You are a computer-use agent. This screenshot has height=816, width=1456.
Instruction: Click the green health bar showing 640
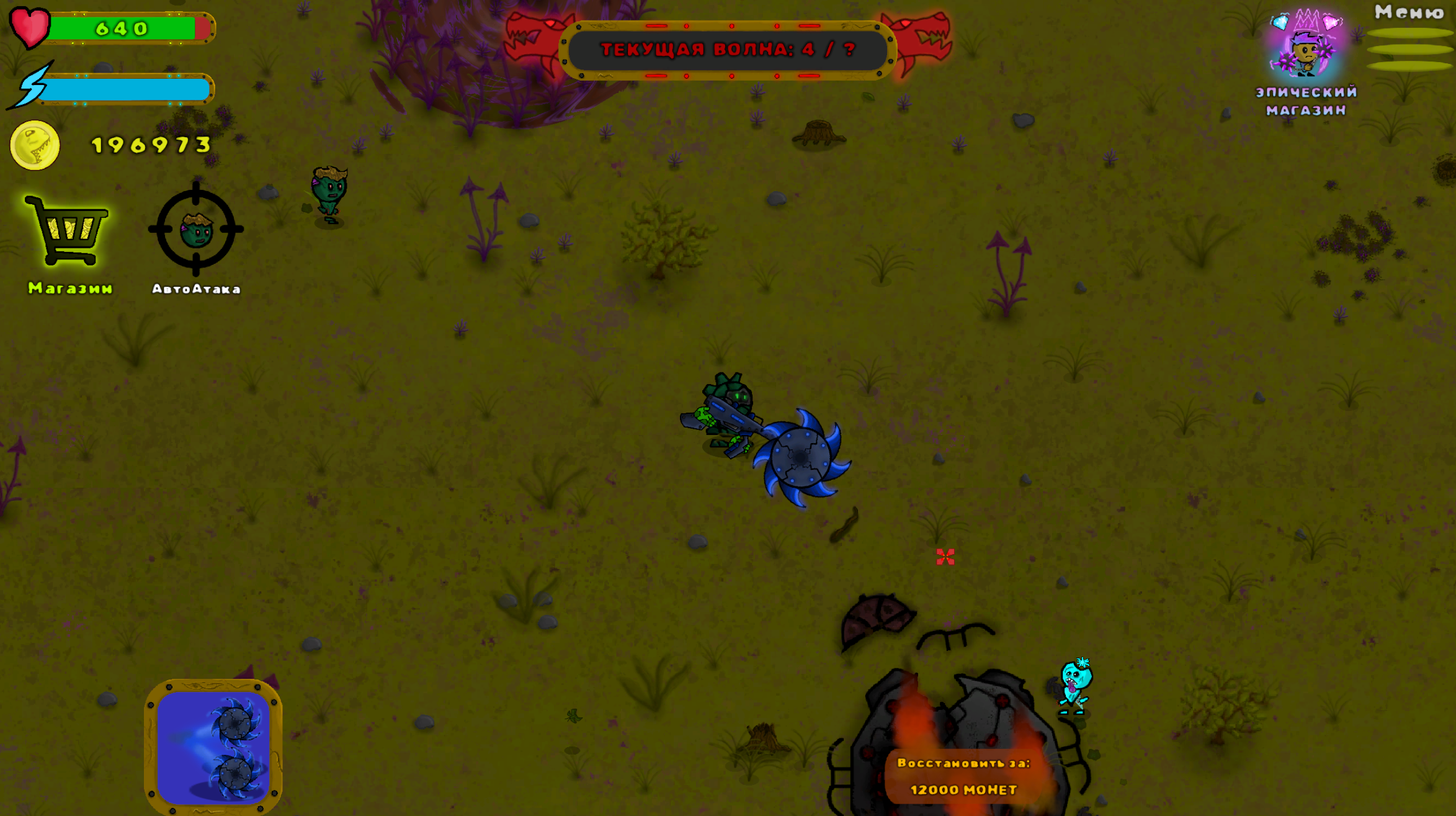tap(127, 27)
